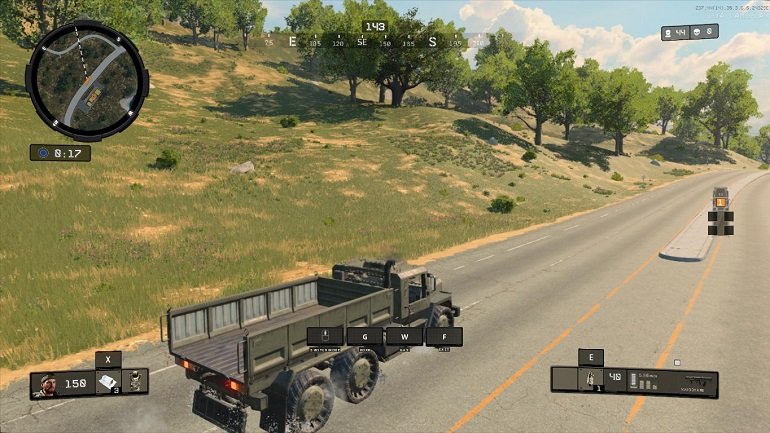Select the equipment slot beside the ammo count

click(590, 379)
